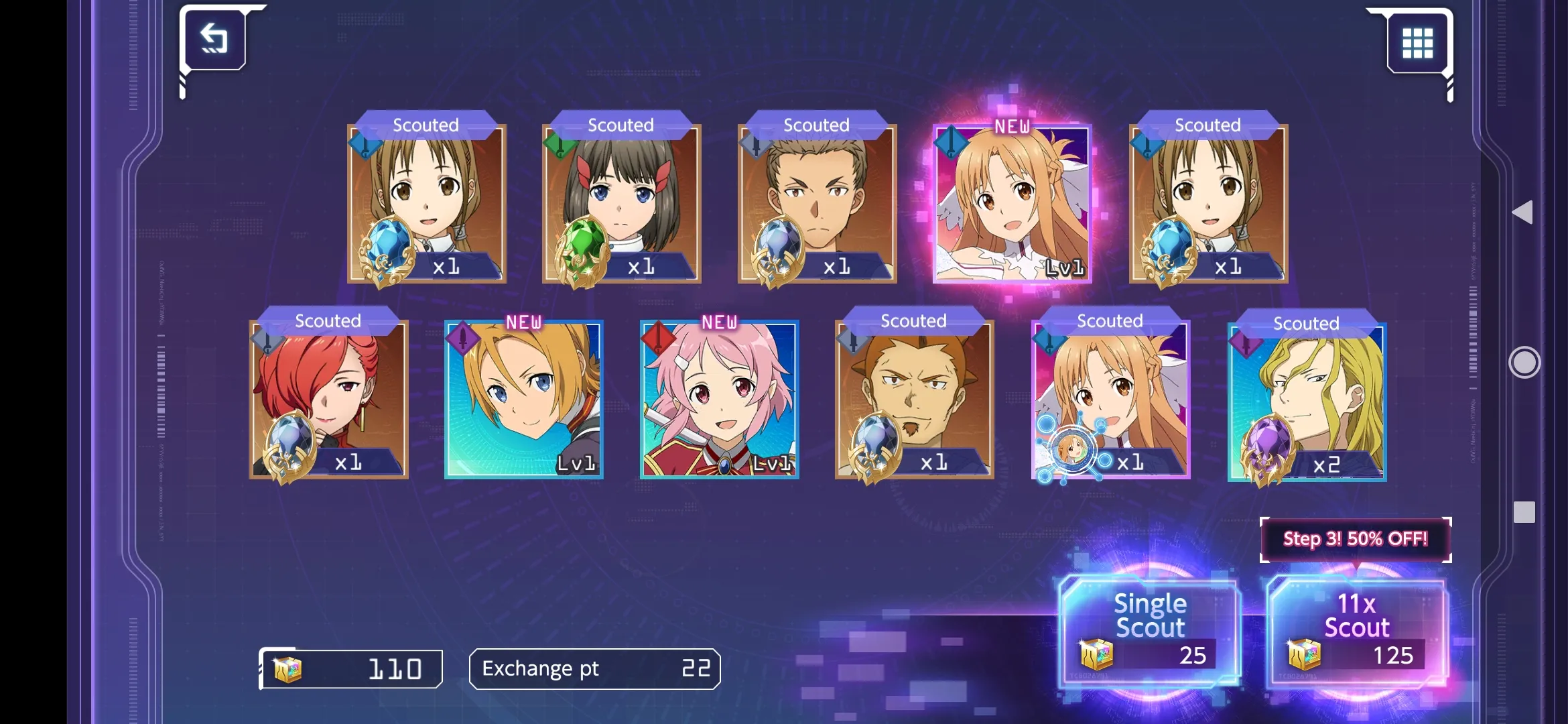Tap the Android home circle button

click(1524, 363)
